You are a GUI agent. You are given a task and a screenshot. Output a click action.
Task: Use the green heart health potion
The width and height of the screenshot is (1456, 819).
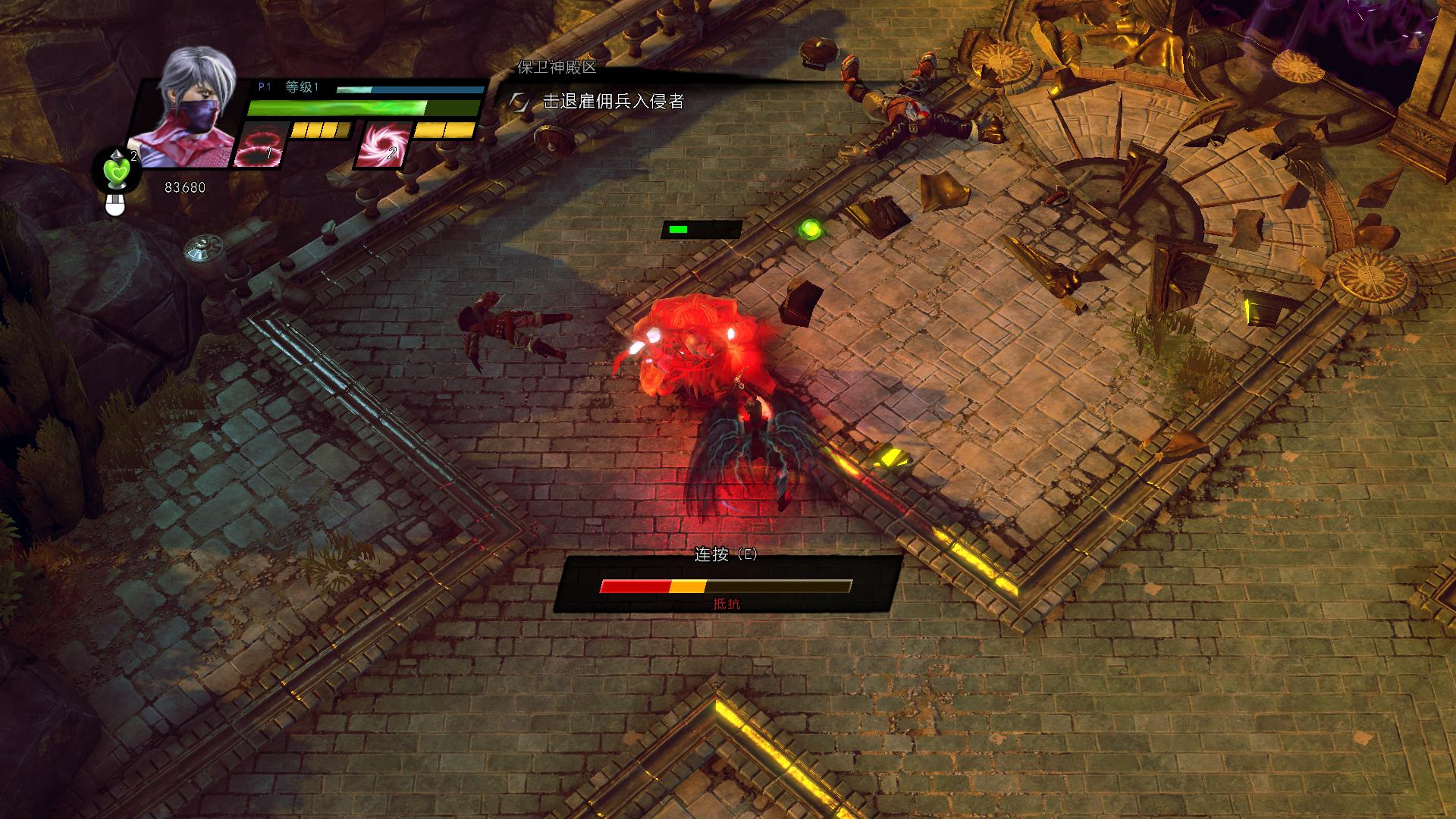(118, 171)
